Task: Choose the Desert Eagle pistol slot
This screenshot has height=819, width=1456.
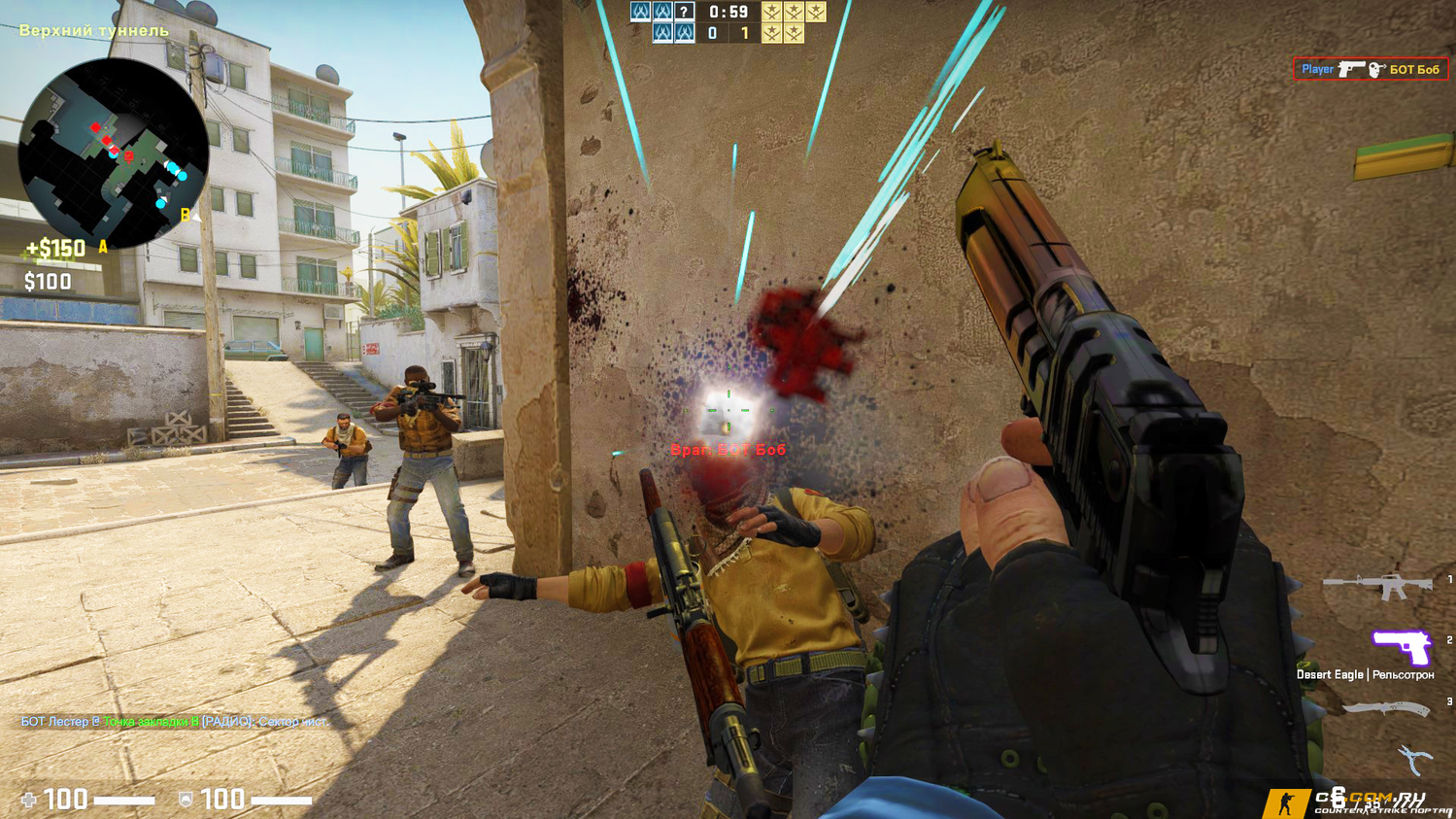Action: pyautogui.click(x=1401, y=646)
